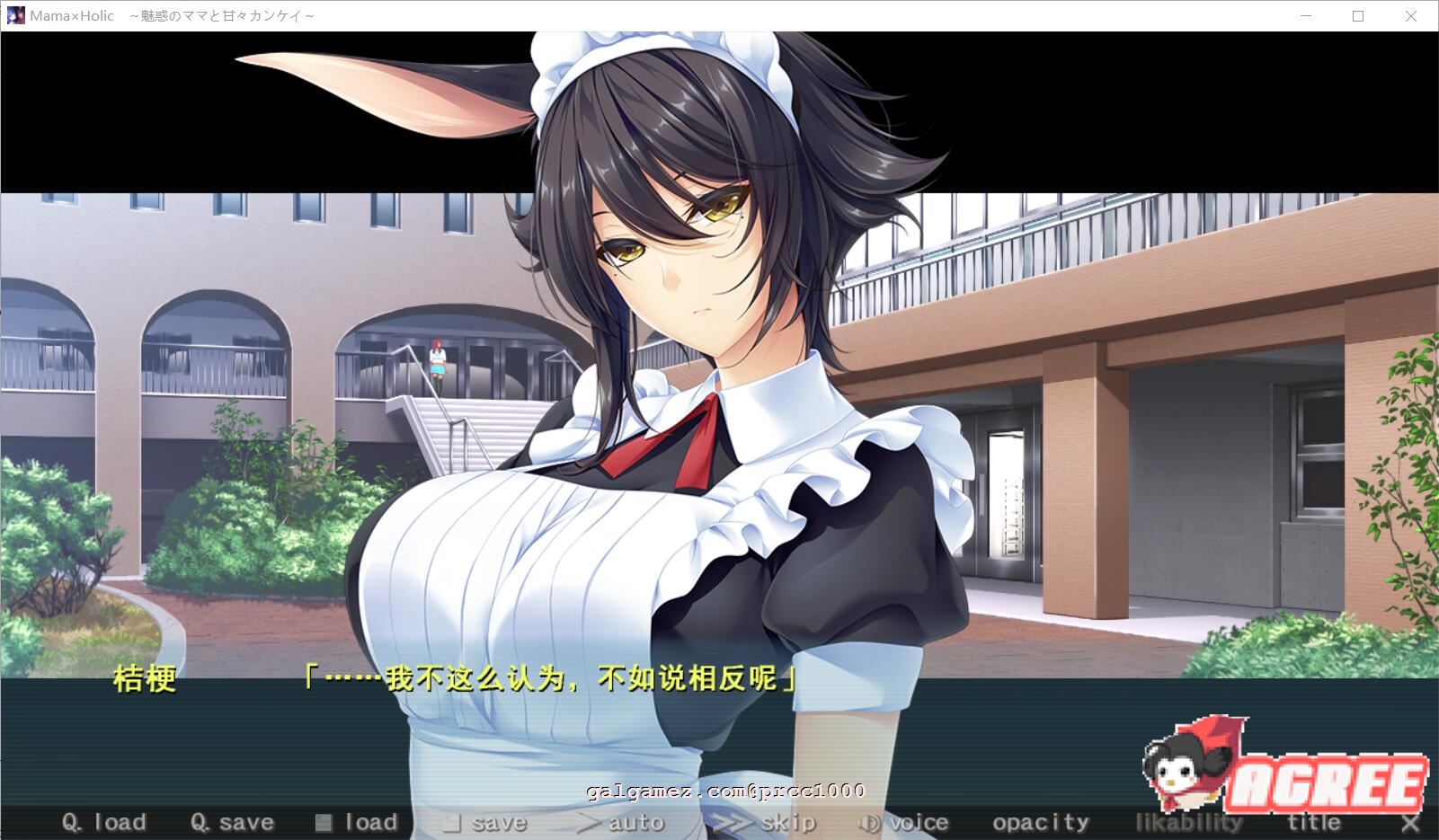Return to title screen via title option
The width and height of the screenshot is (1439, 840).
[1315, 821]
